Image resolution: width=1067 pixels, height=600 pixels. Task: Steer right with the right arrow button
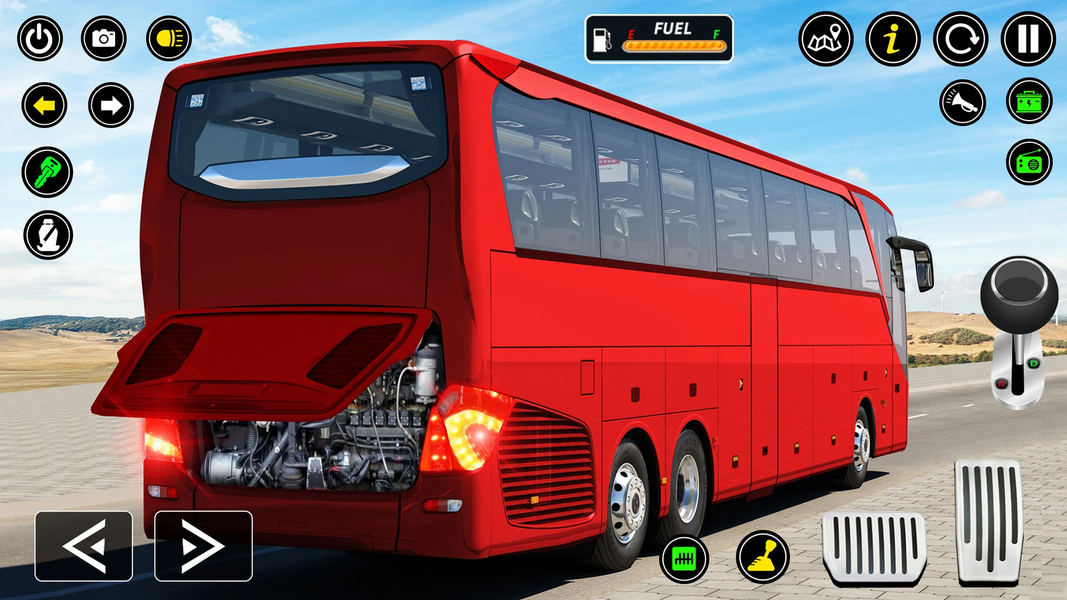pyautogui.click(x=203, y=546)
